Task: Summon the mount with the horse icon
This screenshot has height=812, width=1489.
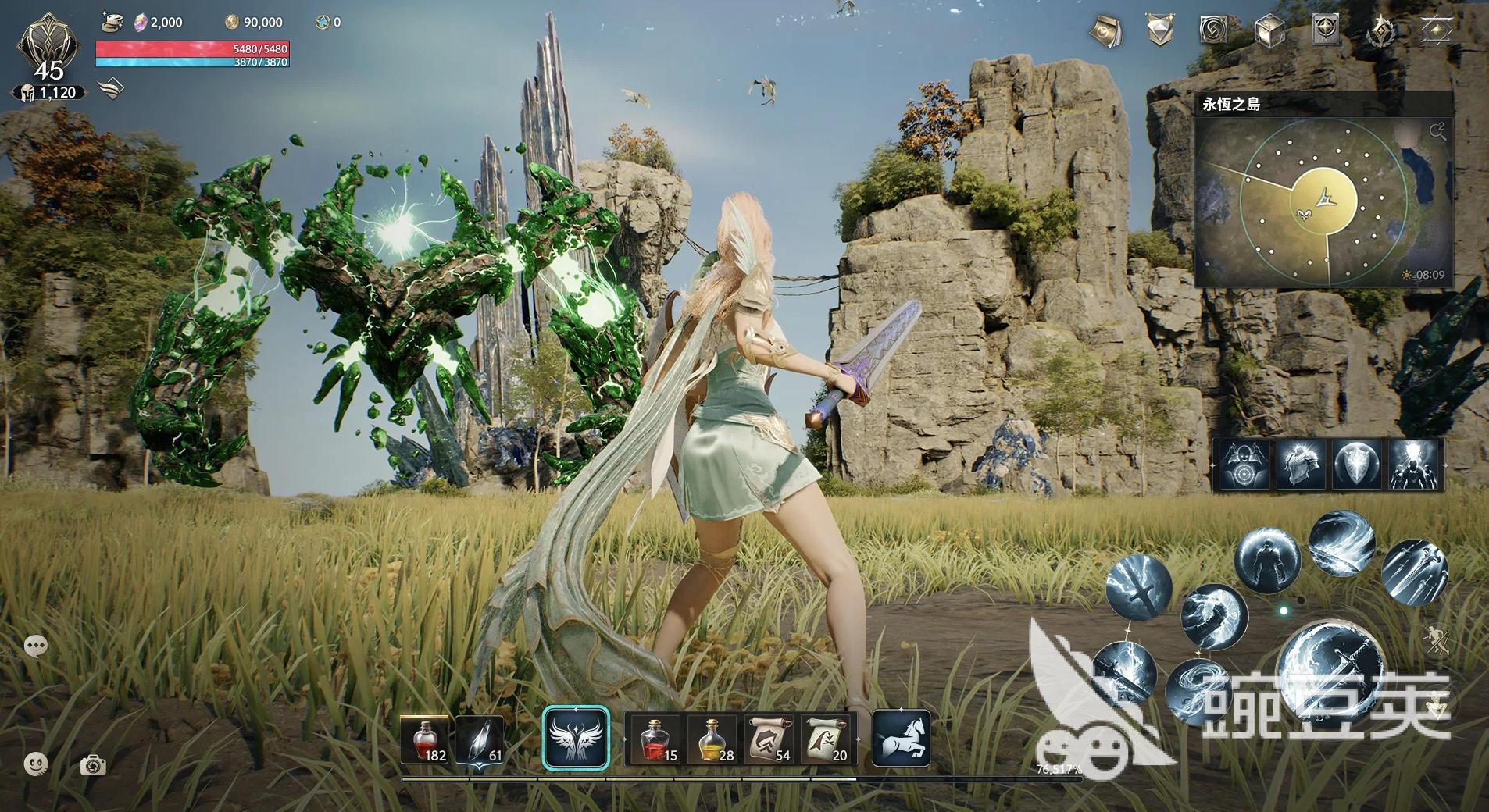Action: point(901,738)
